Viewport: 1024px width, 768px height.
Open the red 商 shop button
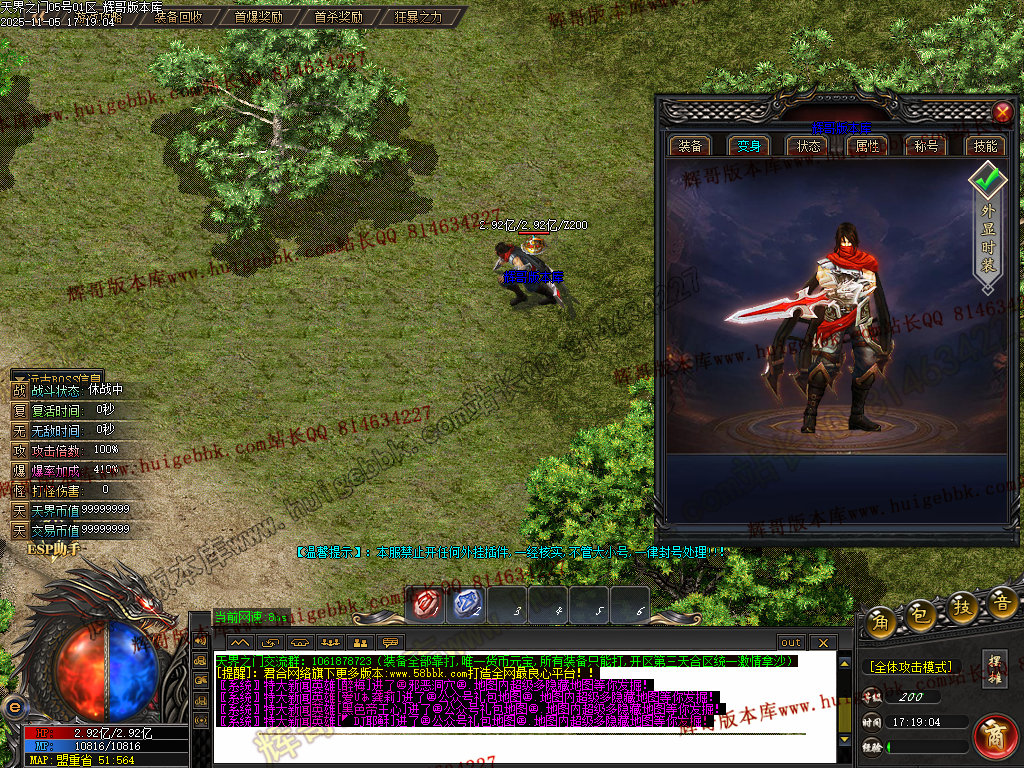tap(995, 737)
